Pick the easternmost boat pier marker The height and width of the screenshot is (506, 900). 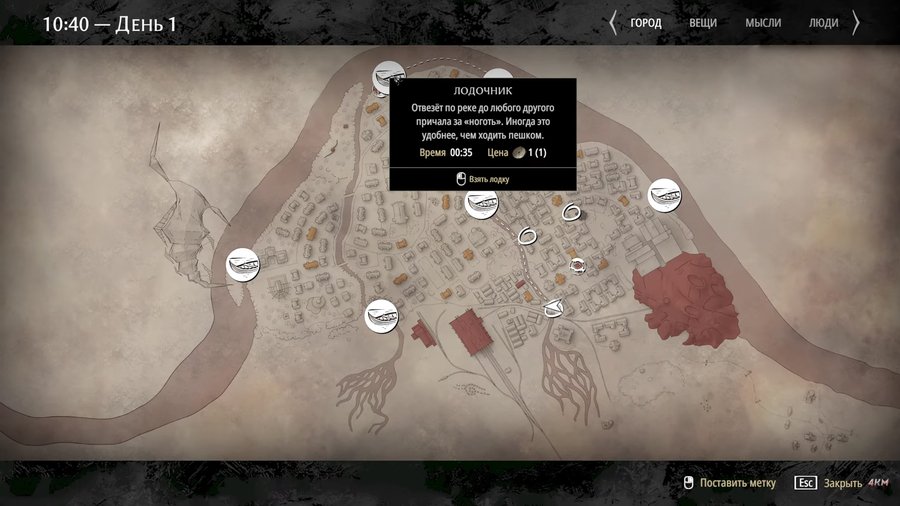664,194
